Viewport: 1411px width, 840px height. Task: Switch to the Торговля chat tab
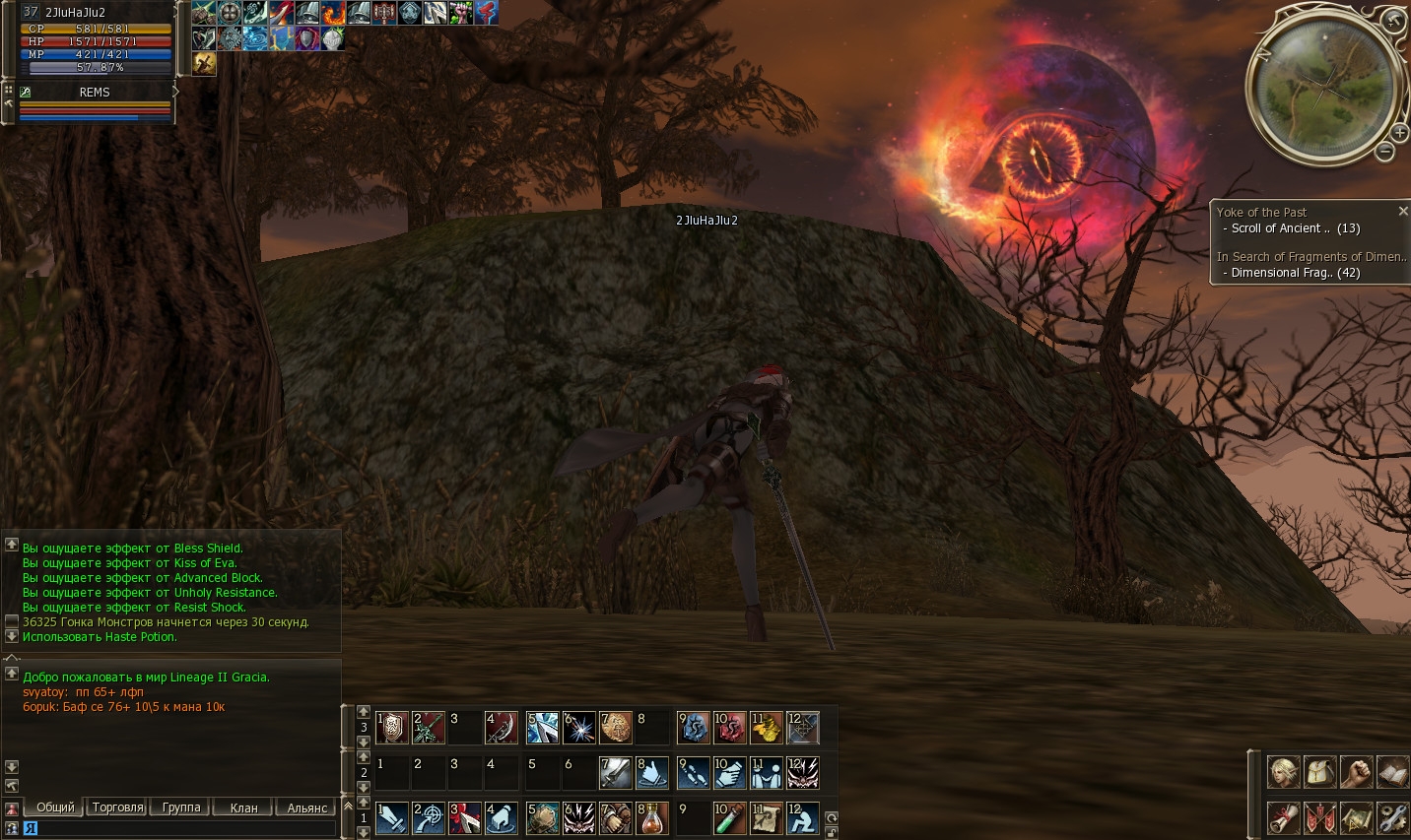click(x=117, y=808)
